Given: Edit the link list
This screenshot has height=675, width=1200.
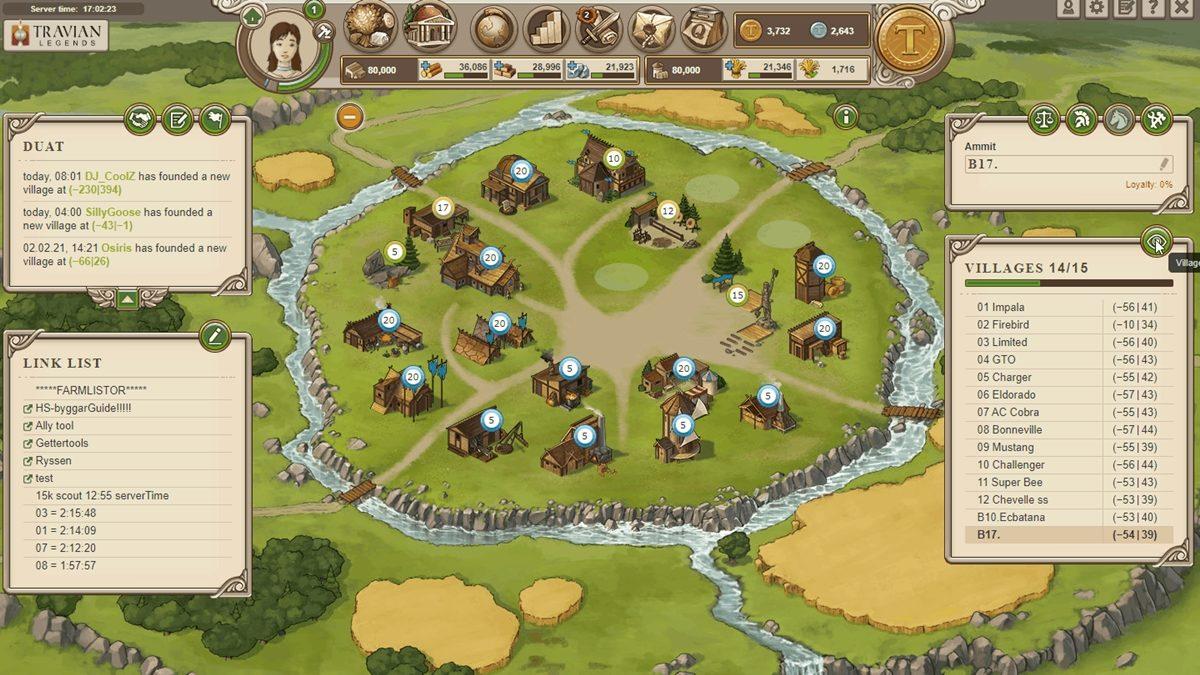Looking at the screenshot, I should (x=215, y=336).
